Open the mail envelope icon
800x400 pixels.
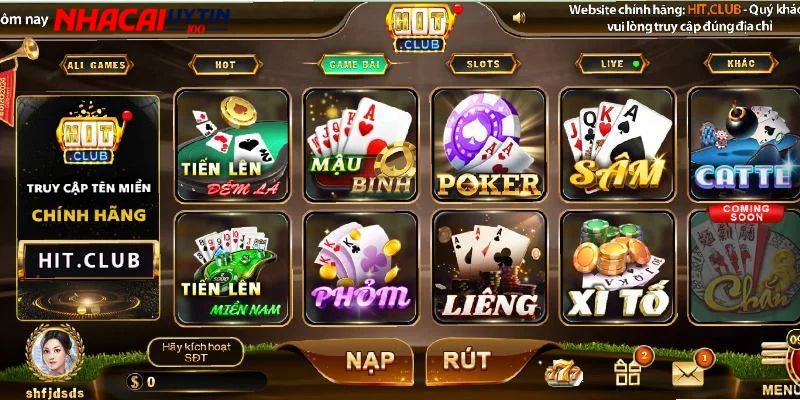click(688, 373)
